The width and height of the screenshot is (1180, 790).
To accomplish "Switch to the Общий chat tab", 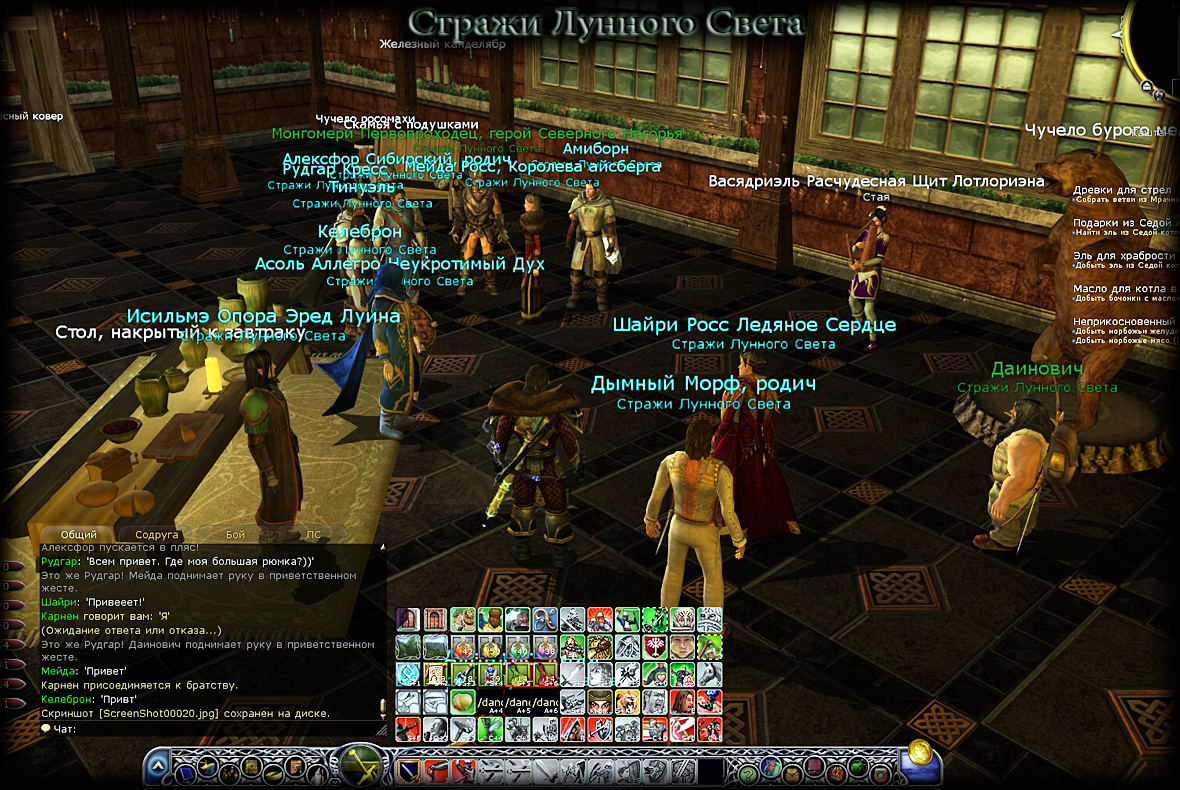I will point(79,535).
